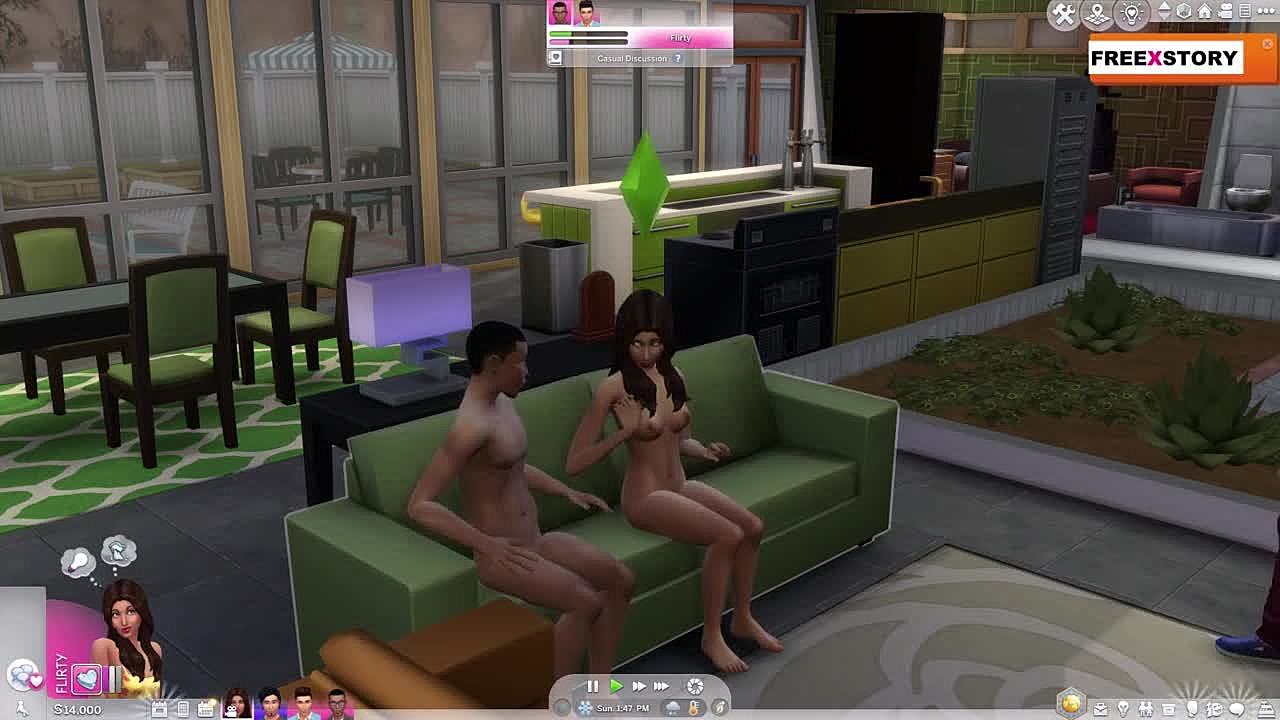Open the Manage Worlds map icon
1280x720 pixels.
coord(1097,13)
